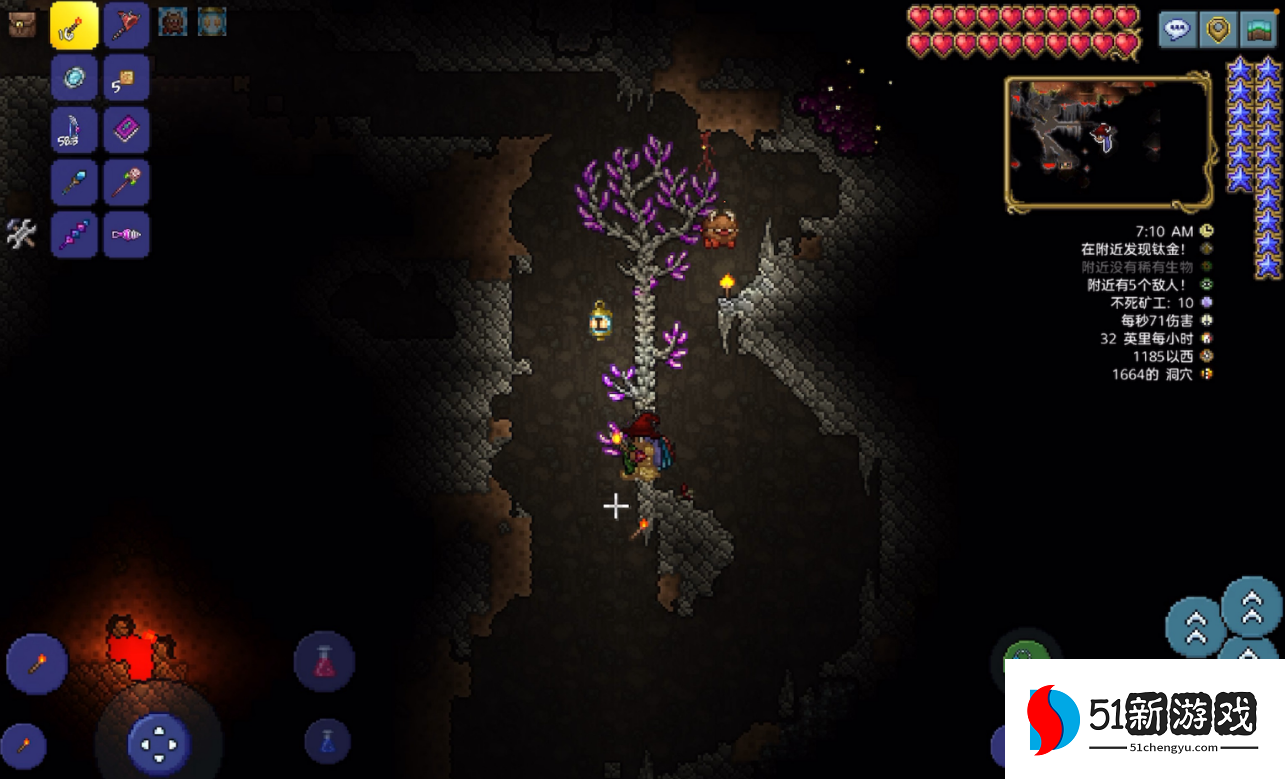Open chat with the speech bubble button
The image size is (1285, 779).
point(1177,30)
